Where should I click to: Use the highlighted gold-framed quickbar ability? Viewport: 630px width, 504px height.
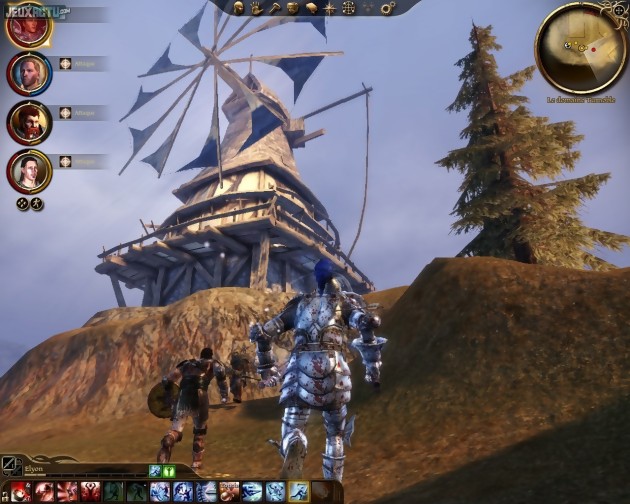tap(299, 491)
